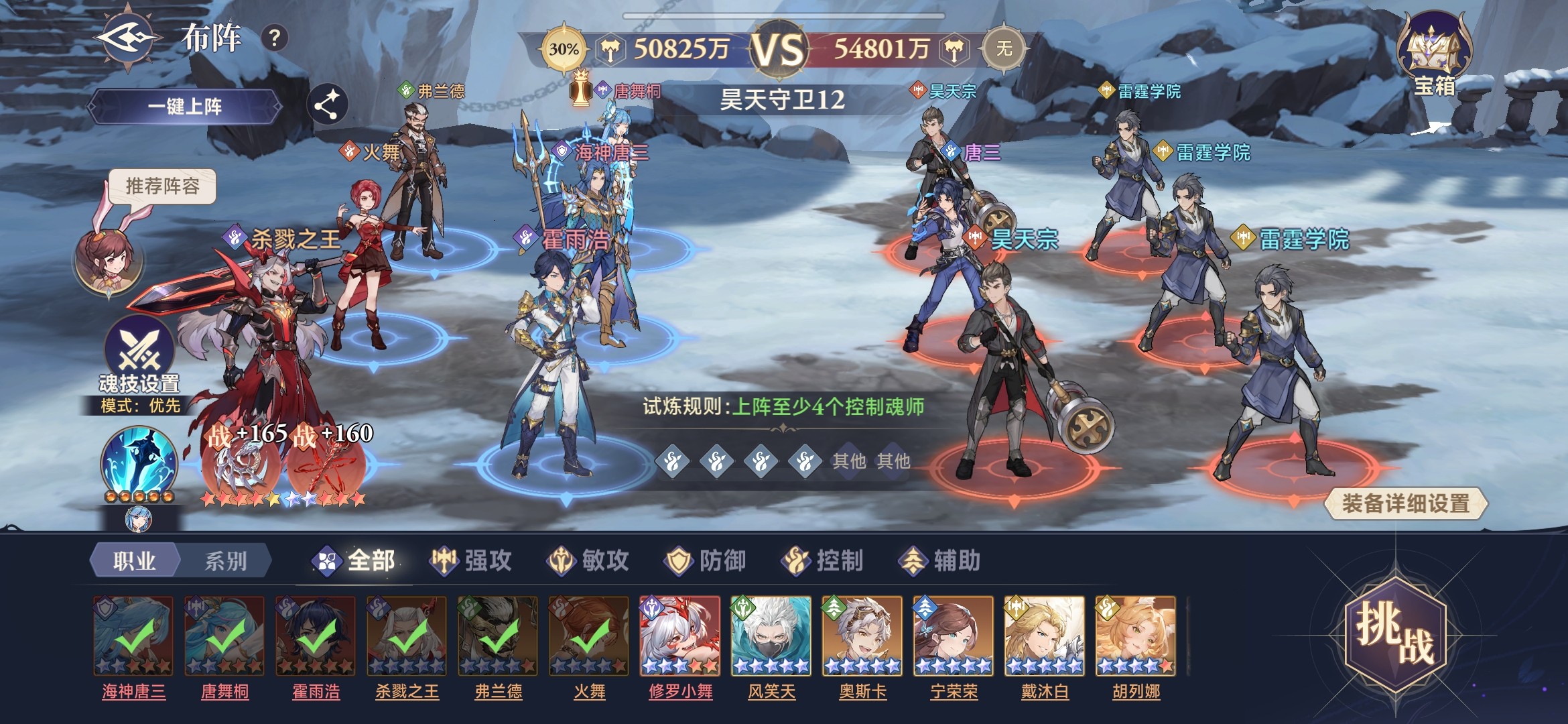Show only 控制 control heroes
The image size is (1568, 724).
pyautogui.click(x=823, y=560)
